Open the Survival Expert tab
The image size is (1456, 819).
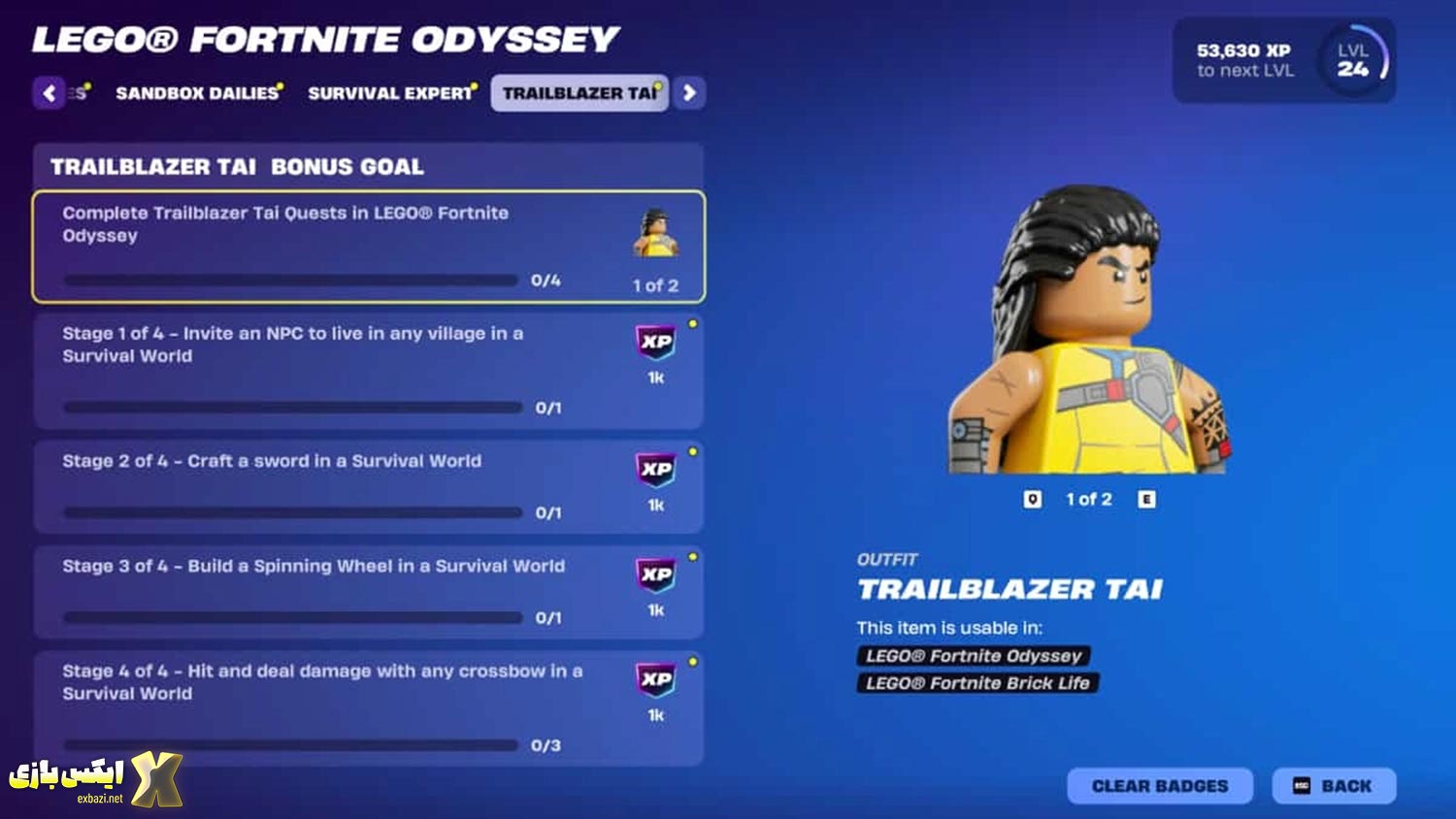389,93
